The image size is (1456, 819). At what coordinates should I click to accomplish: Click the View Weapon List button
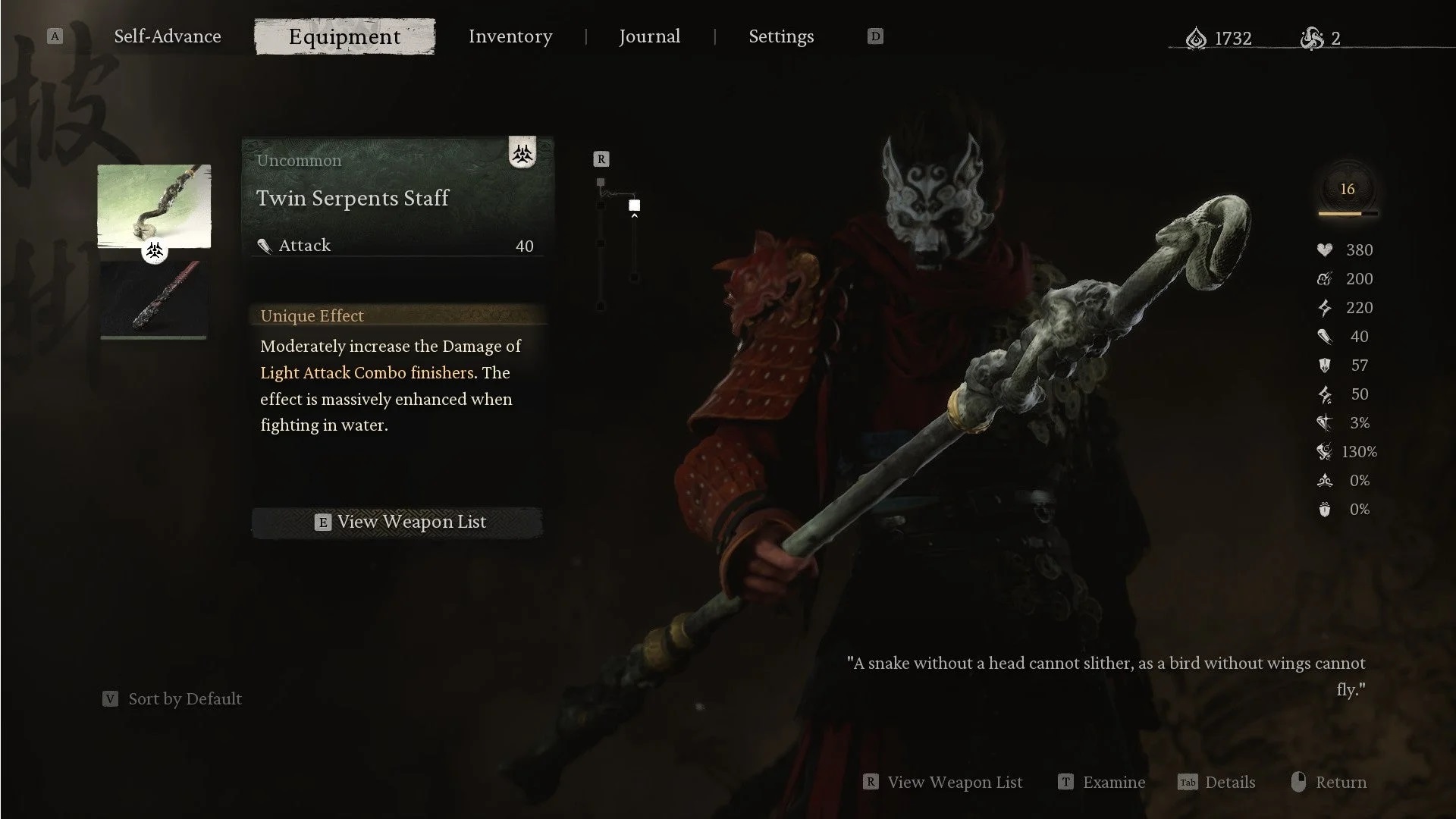(397, 522)
